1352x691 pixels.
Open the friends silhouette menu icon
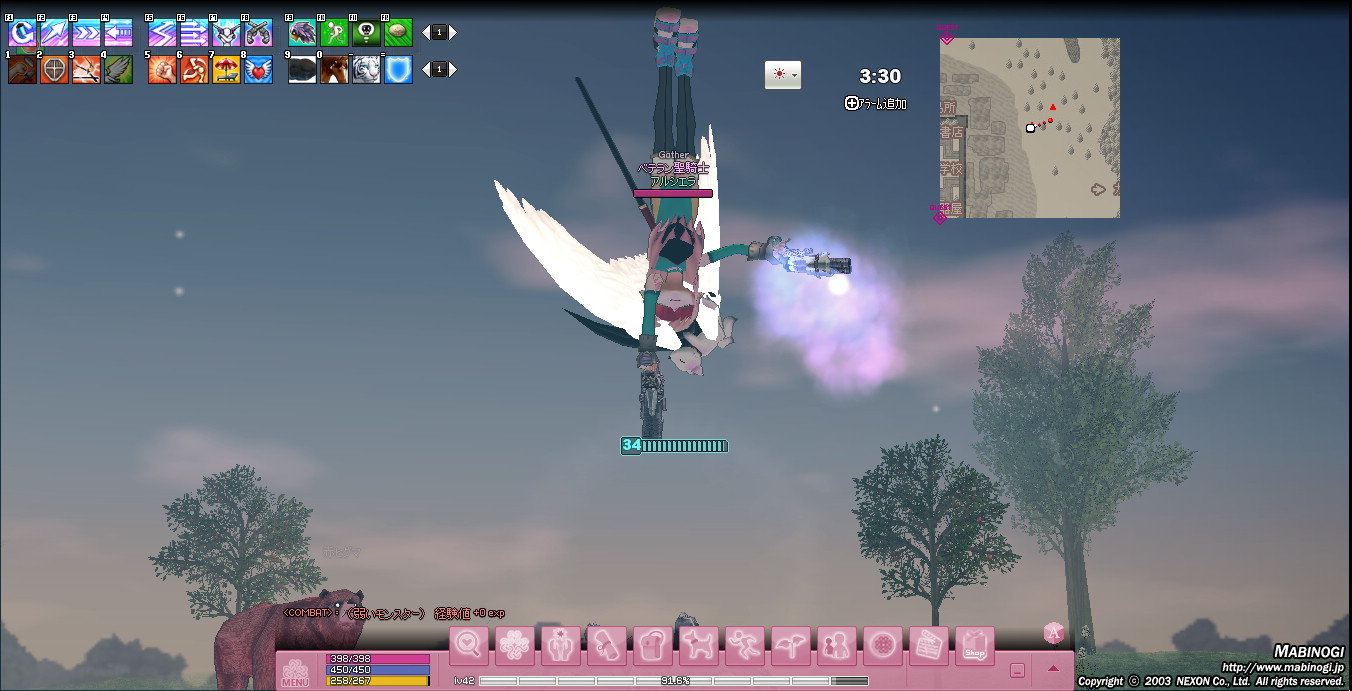[836, 645]
